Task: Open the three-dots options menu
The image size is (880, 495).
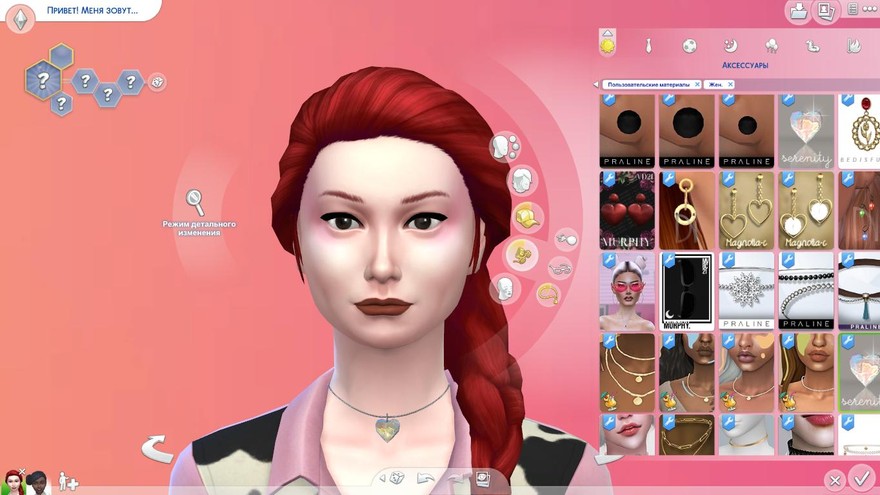Action: pos(853,11)
